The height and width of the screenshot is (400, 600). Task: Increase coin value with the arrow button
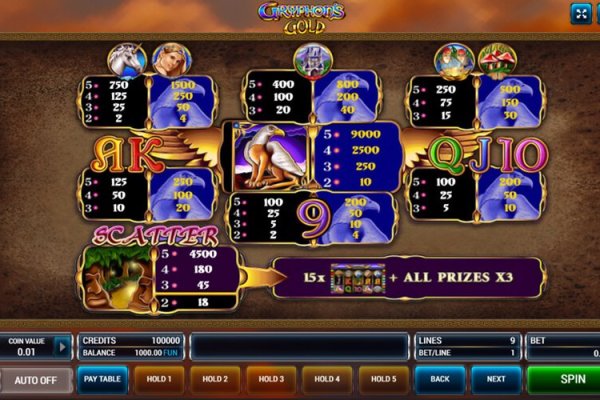62,347
